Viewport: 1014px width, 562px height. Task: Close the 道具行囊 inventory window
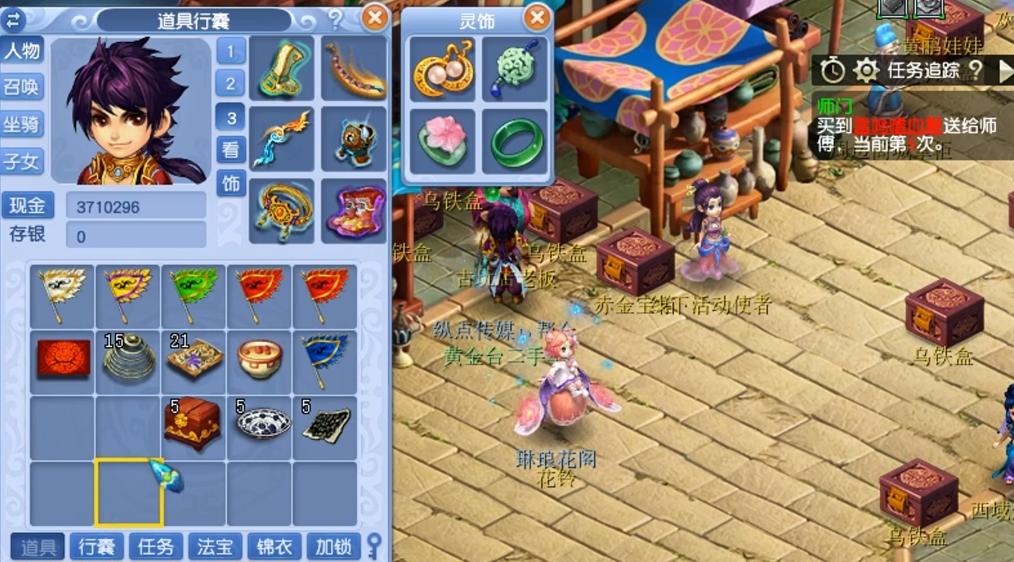point(374,17)
